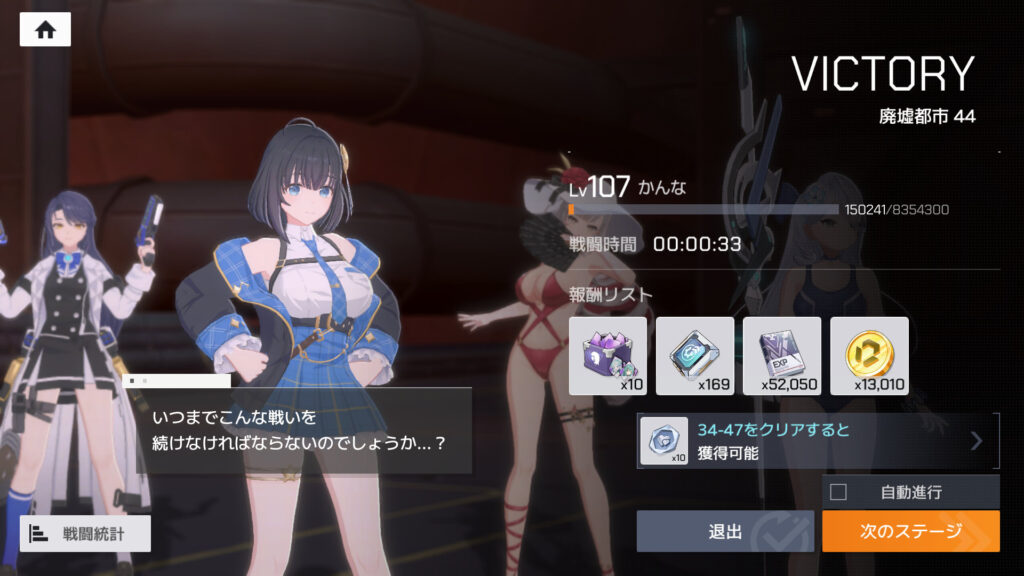This screenshot has width=1024, height=576.
Task: Inspect the x169 blue core reward
Action: point(694,356)
